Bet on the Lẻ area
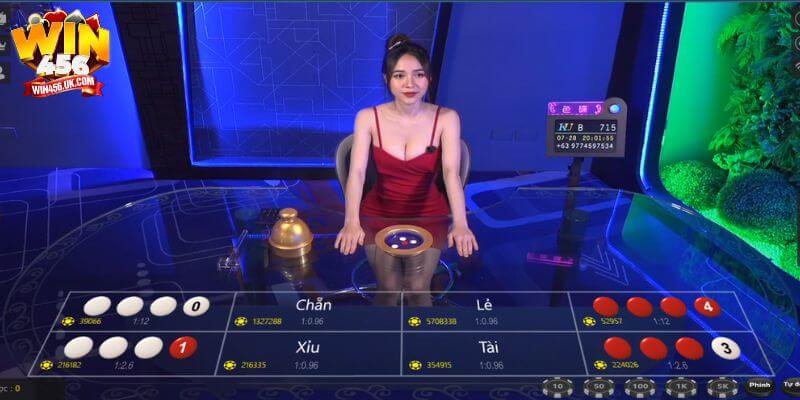Image resolution: width=800 pixels, height=400 pixels. (485, 310)
